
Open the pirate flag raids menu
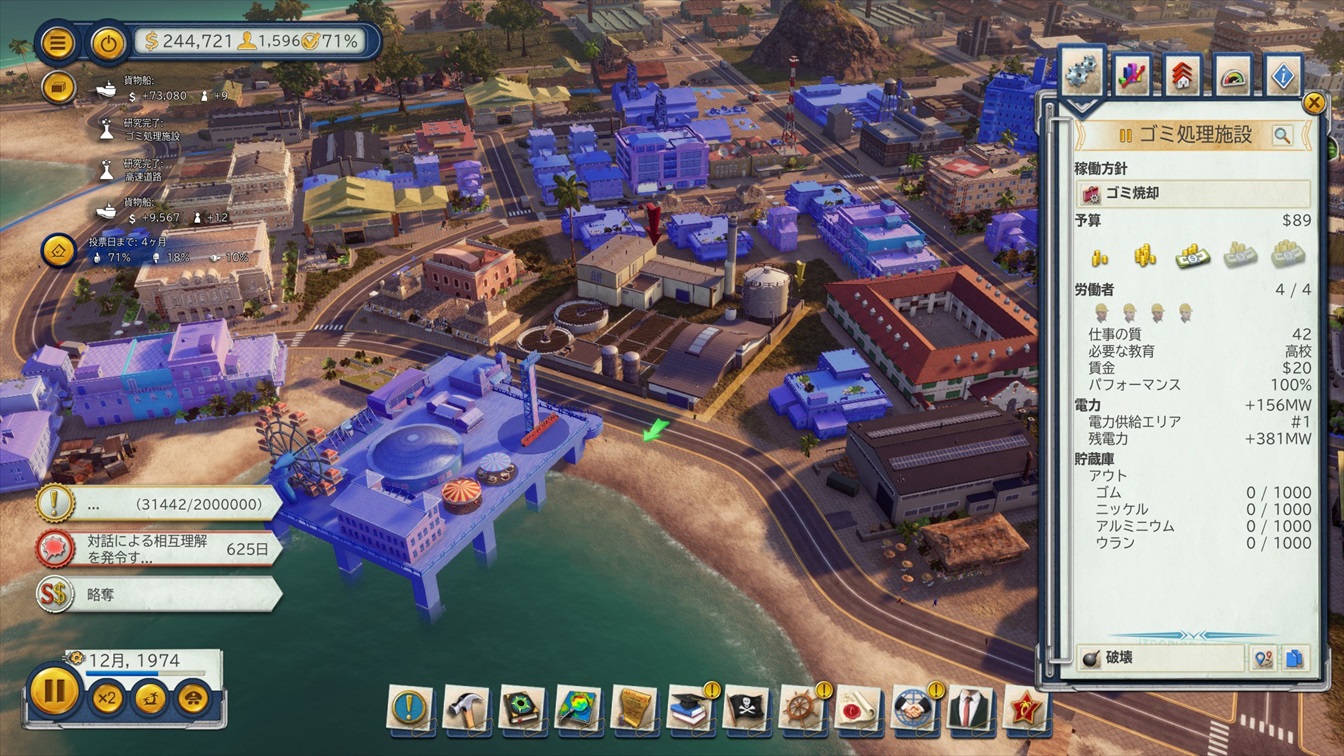click(x=746, y=708)
